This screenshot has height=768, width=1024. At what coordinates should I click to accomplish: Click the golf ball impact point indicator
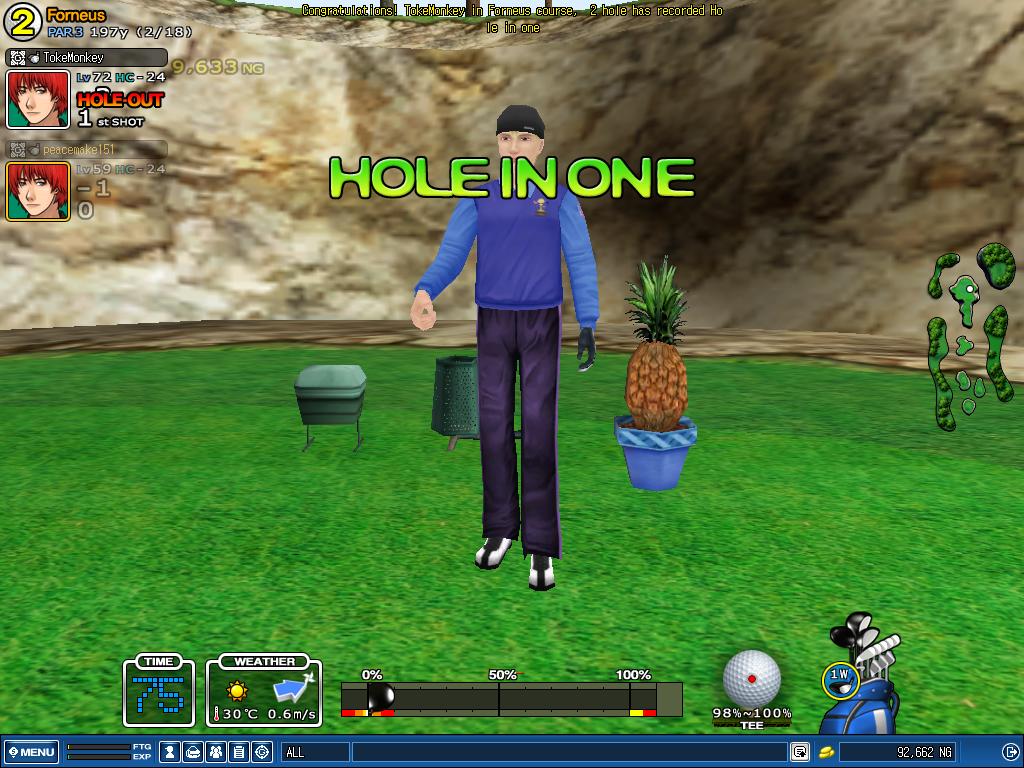[751, 678]
